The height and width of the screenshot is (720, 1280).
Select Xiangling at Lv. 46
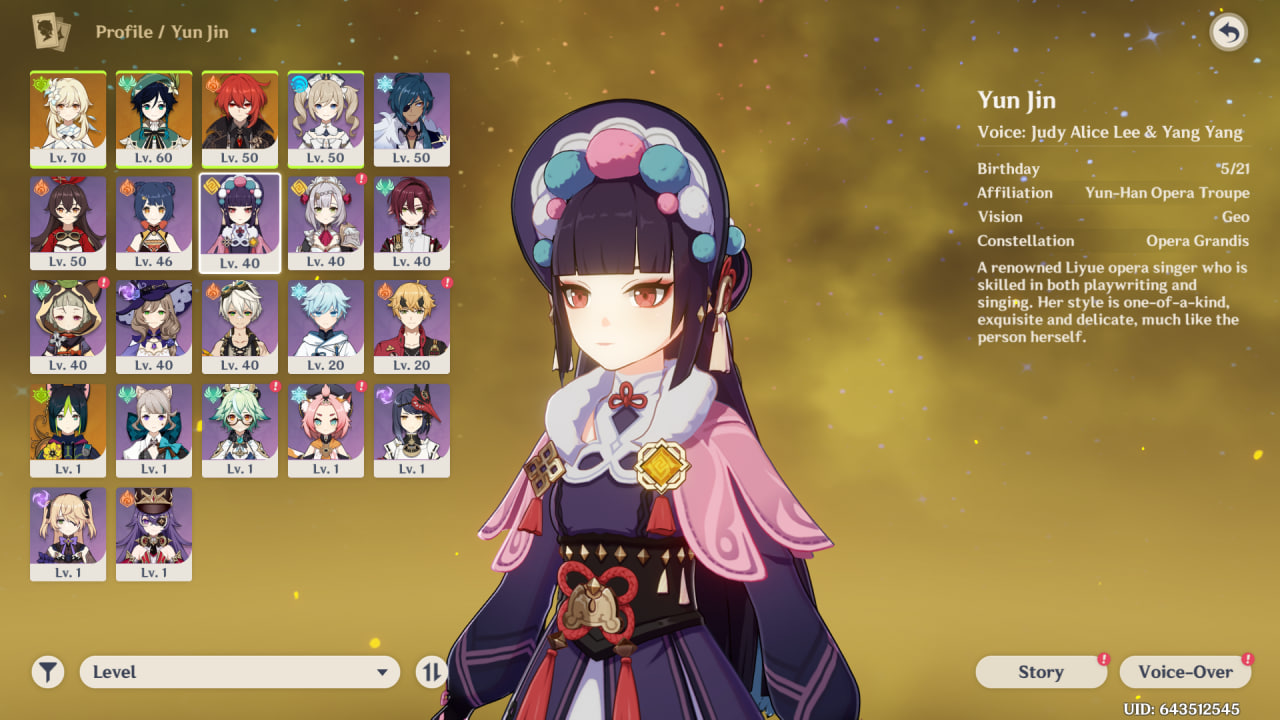click(154, 222)
